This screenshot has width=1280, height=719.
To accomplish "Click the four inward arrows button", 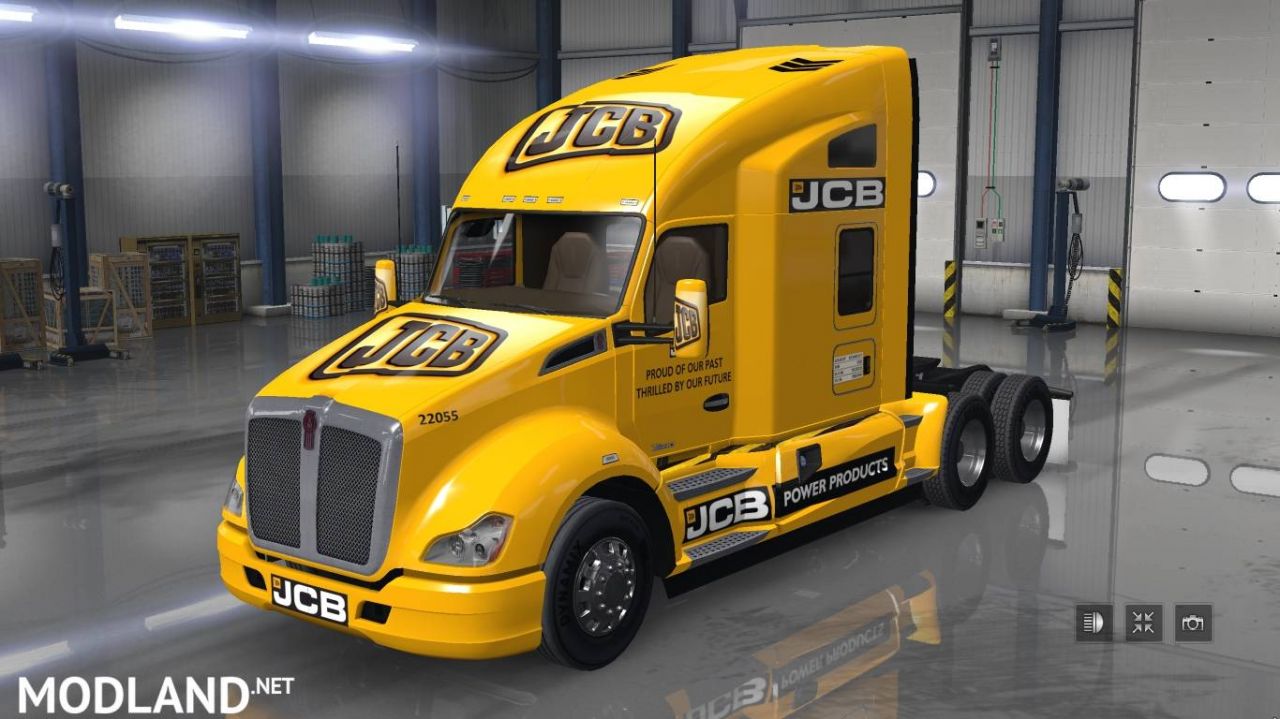I will tap(1143, 623).
